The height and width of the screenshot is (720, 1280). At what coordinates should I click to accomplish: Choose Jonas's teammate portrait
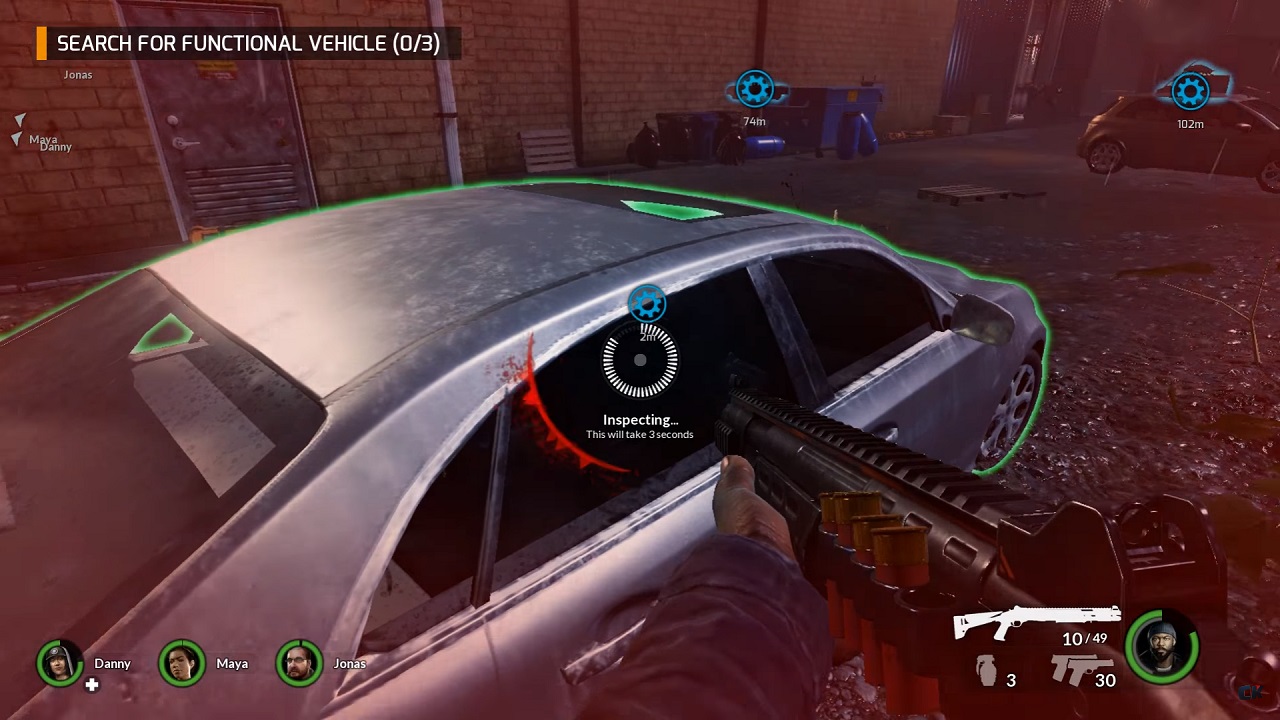(299, 663)
